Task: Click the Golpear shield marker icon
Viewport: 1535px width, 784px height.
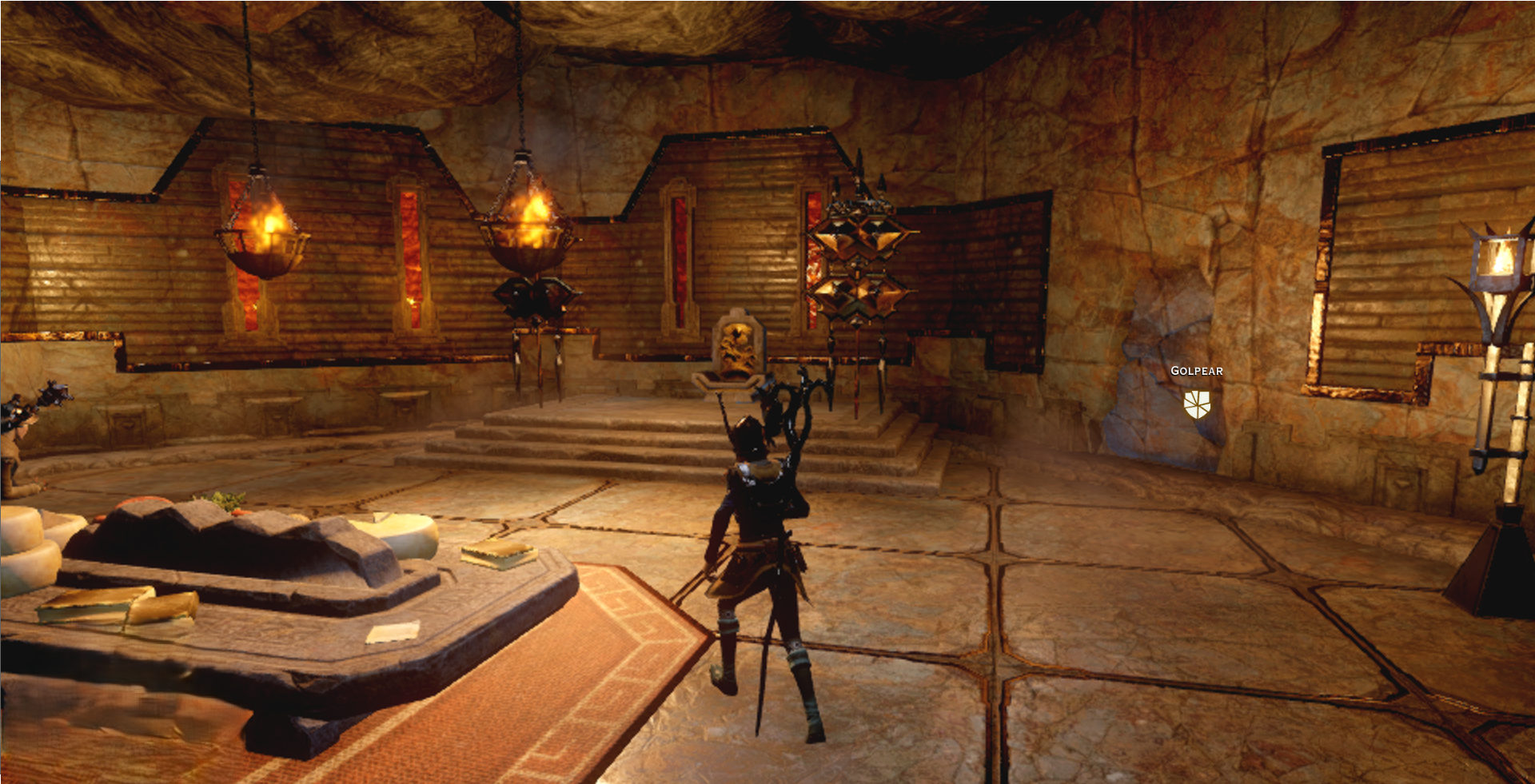Action: coord(1197,404)
